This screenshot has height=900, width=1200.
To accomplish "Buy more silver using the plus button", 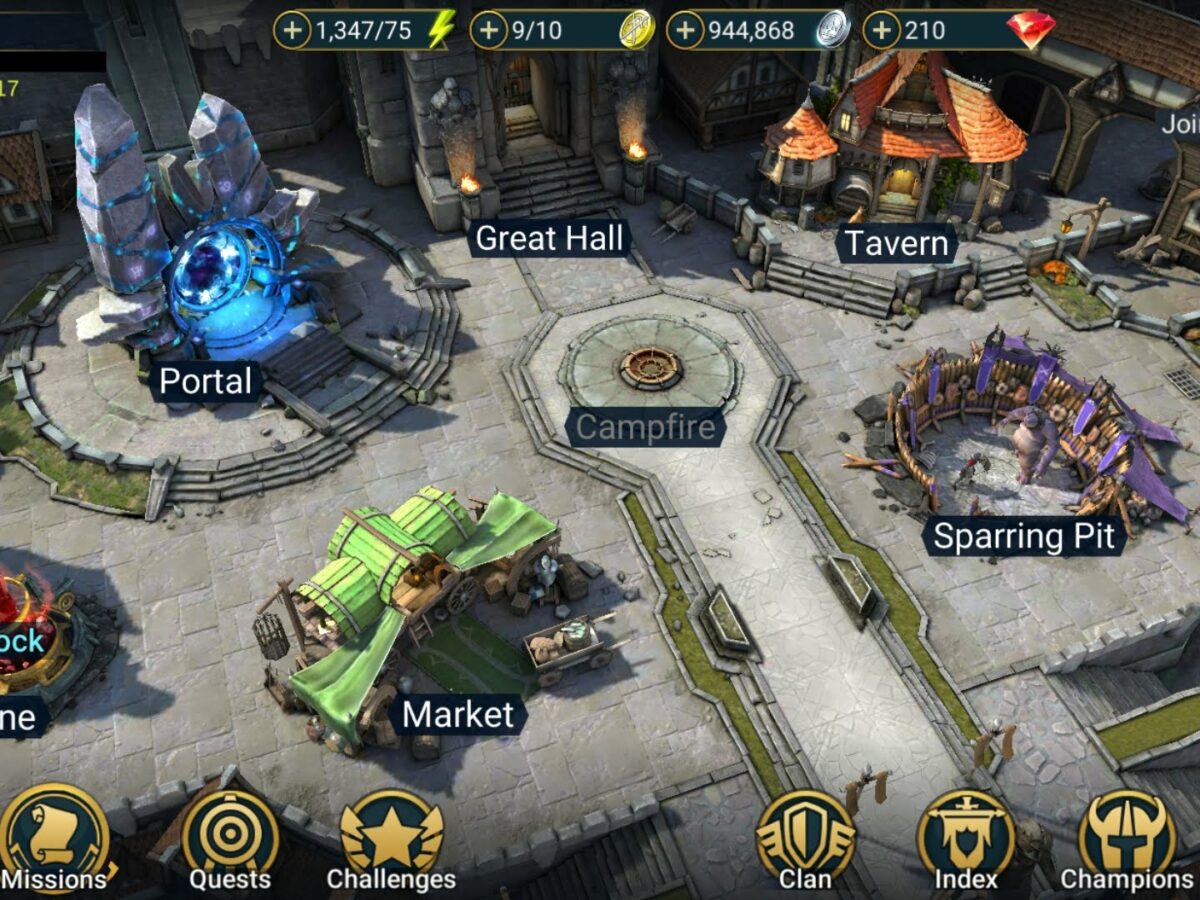I will coord(685,31).
